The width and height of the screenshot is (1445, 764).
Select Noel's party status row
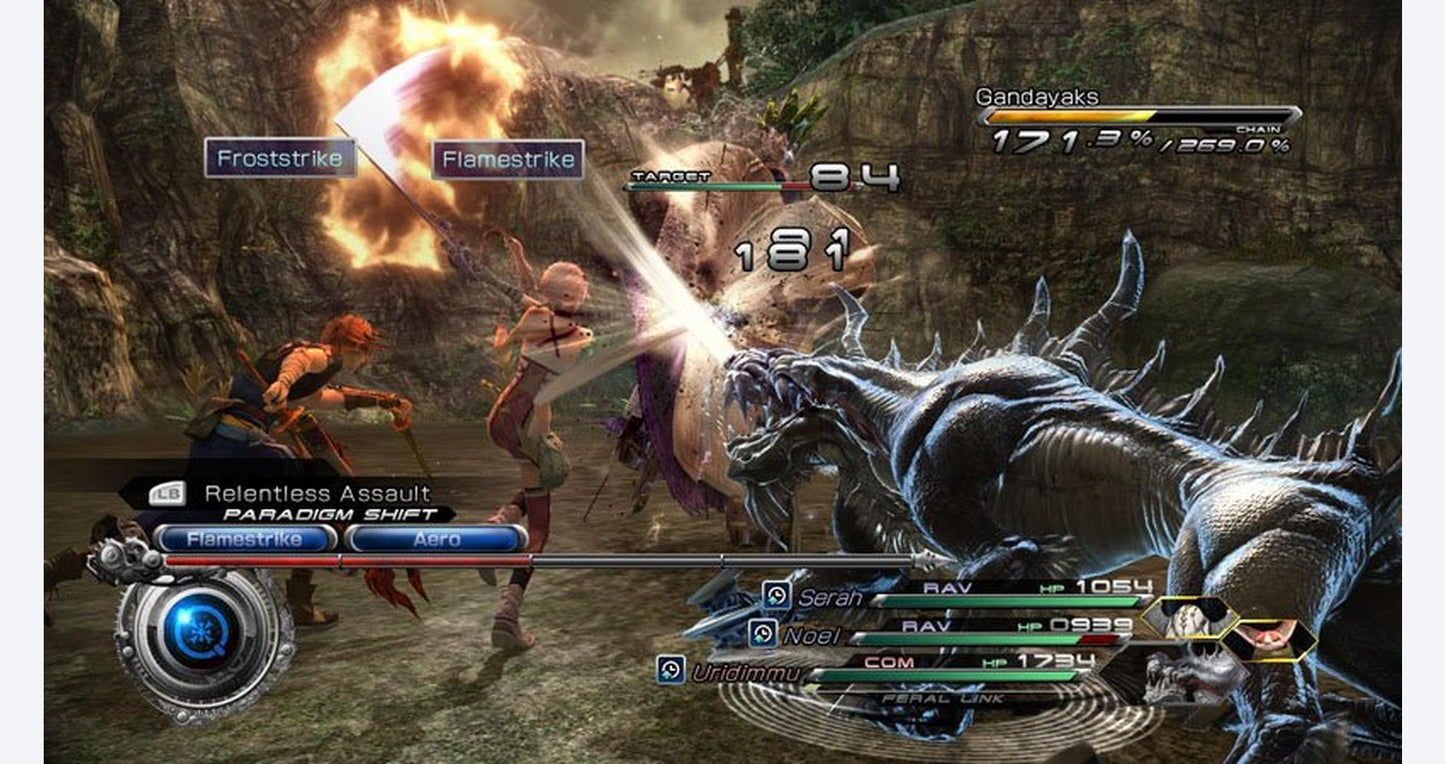(940, 634)
